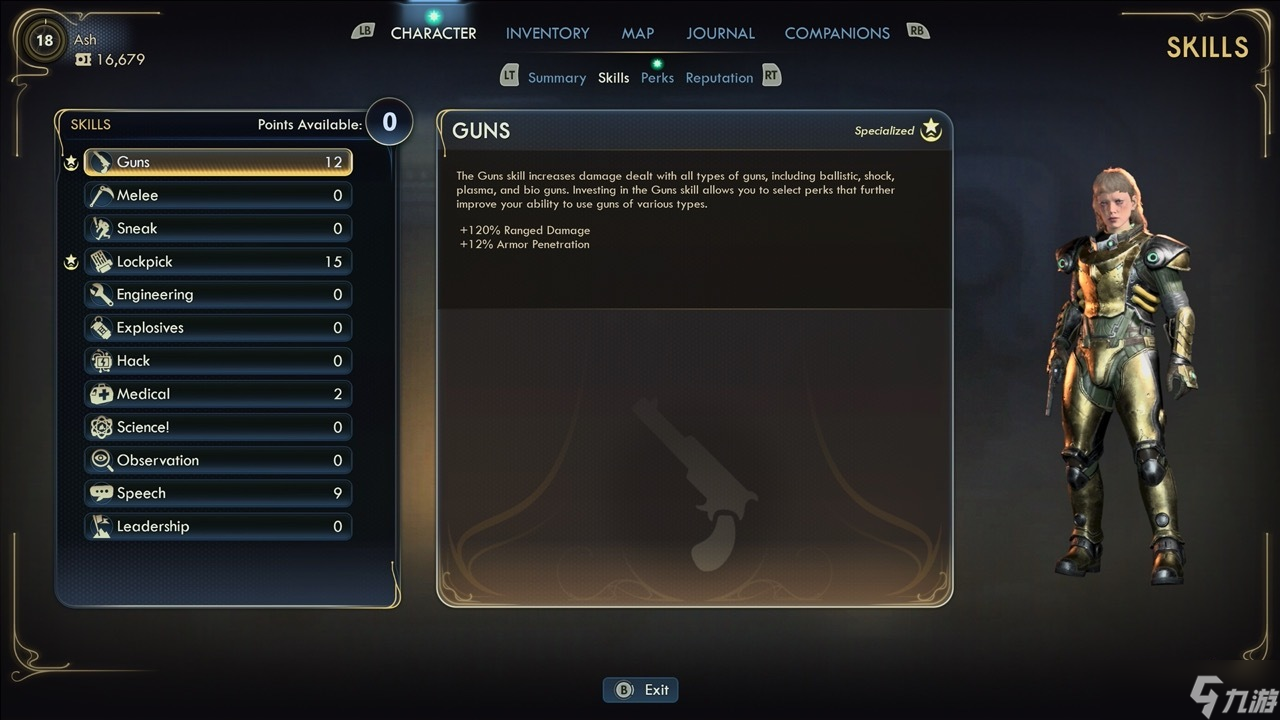Pick the Engineering skill
Screen dimensions: 1280x720
point(218,294)
